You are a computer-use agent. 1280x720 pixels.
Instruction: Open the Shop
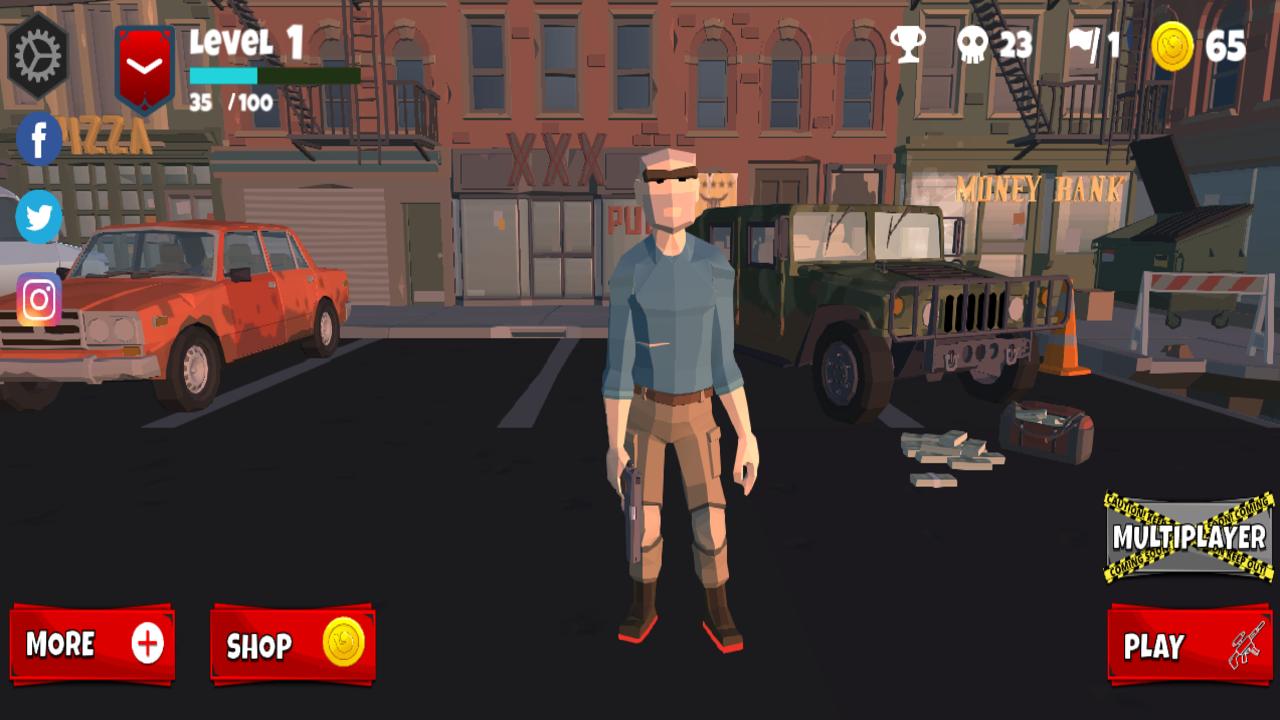[x=292, y=645]
